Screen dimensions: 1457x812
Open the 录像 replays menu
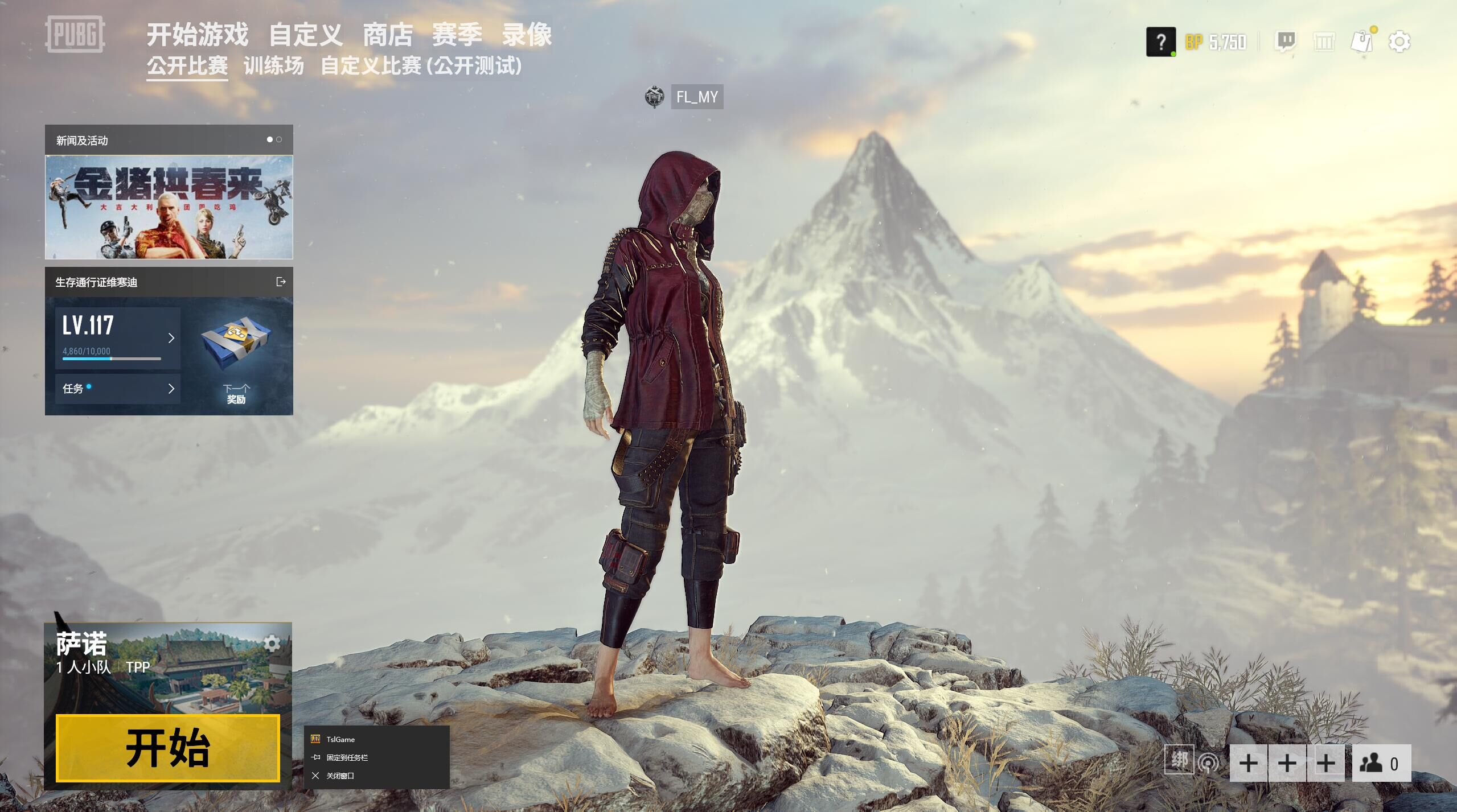527,35
